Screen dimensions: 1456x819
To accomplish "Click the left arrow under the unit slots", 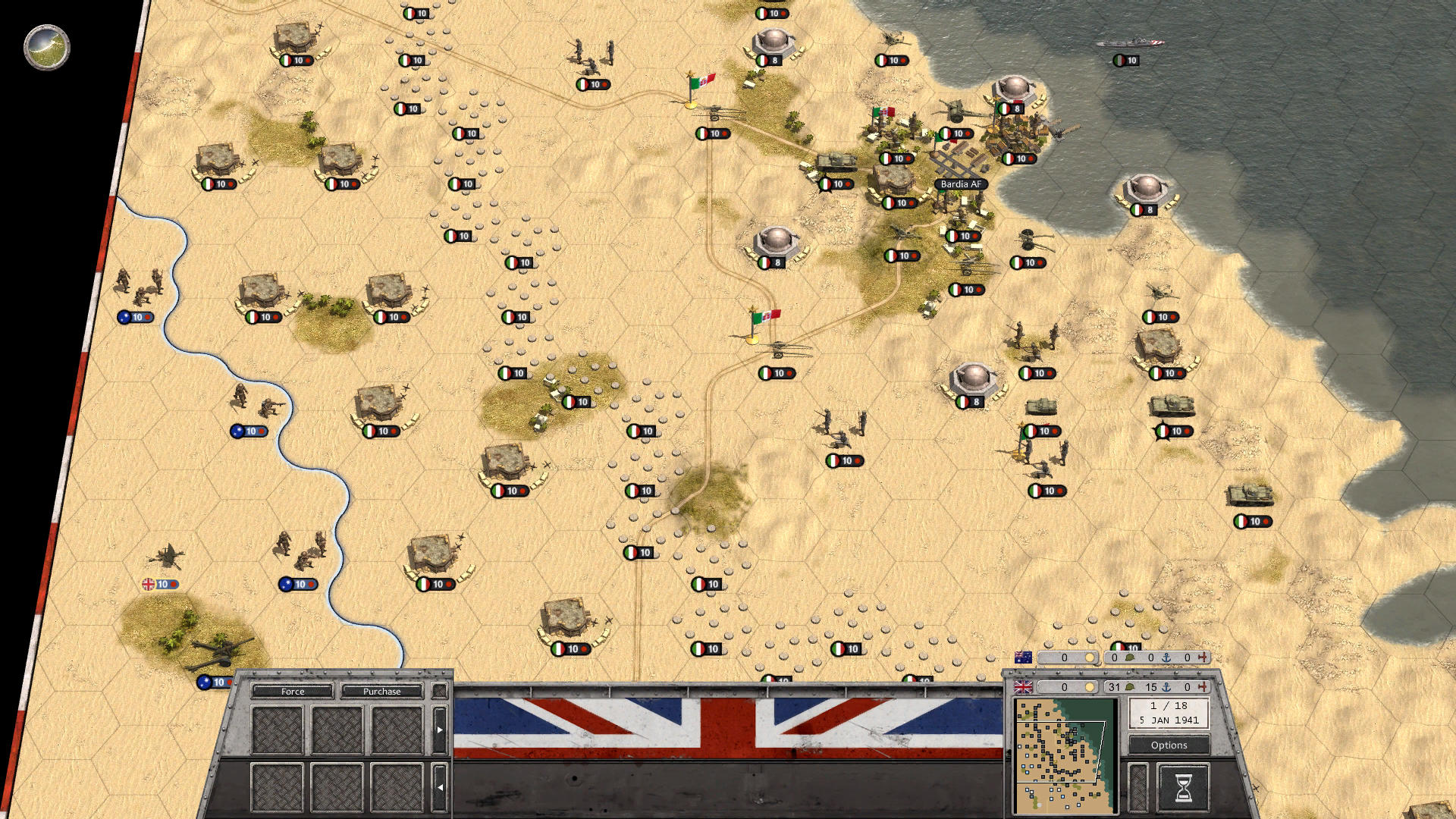I will pos(441,787).
